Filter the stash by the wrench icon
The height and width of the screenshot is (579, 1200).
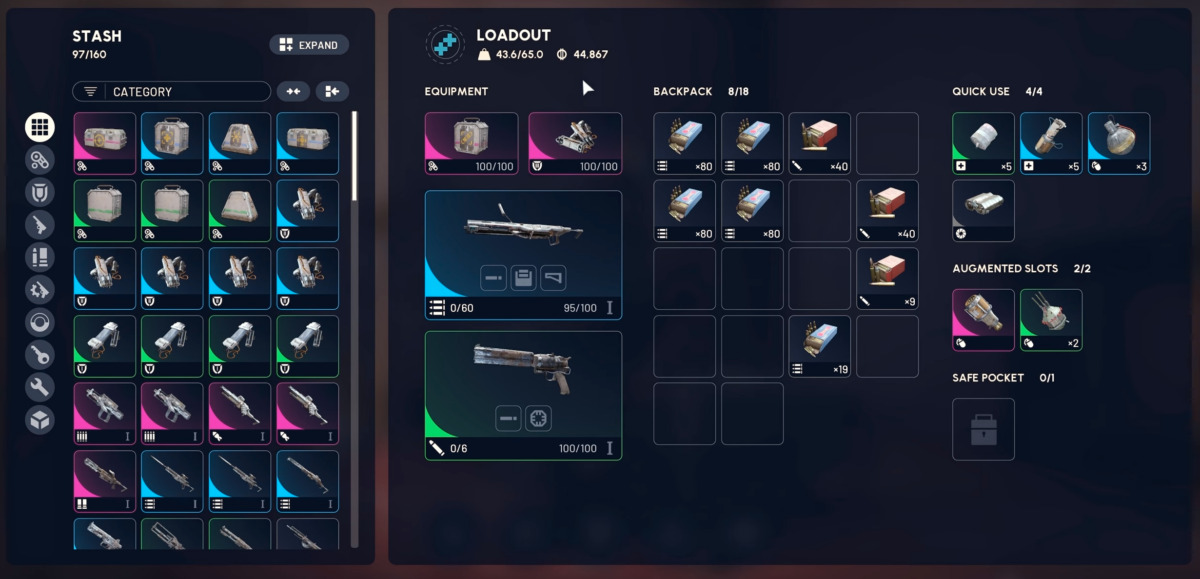(40, 387)
